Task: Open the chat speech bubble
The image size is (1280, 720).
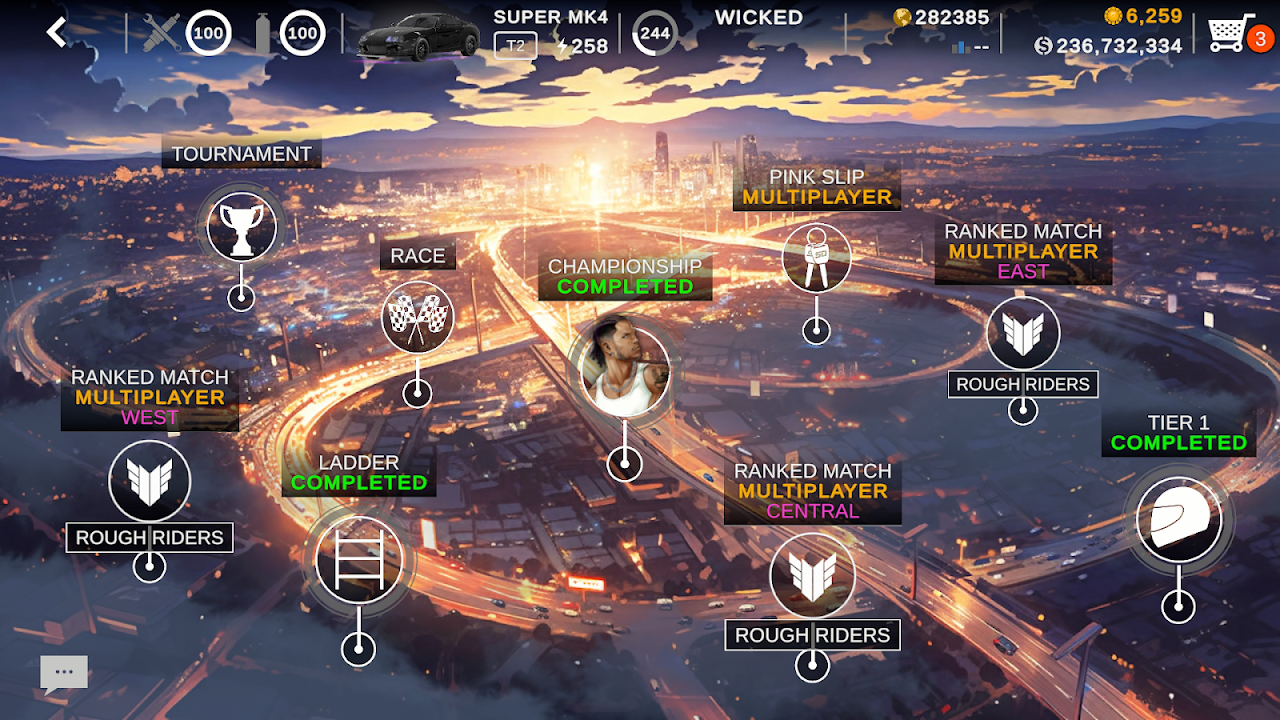Action: [x=64, y=674]
